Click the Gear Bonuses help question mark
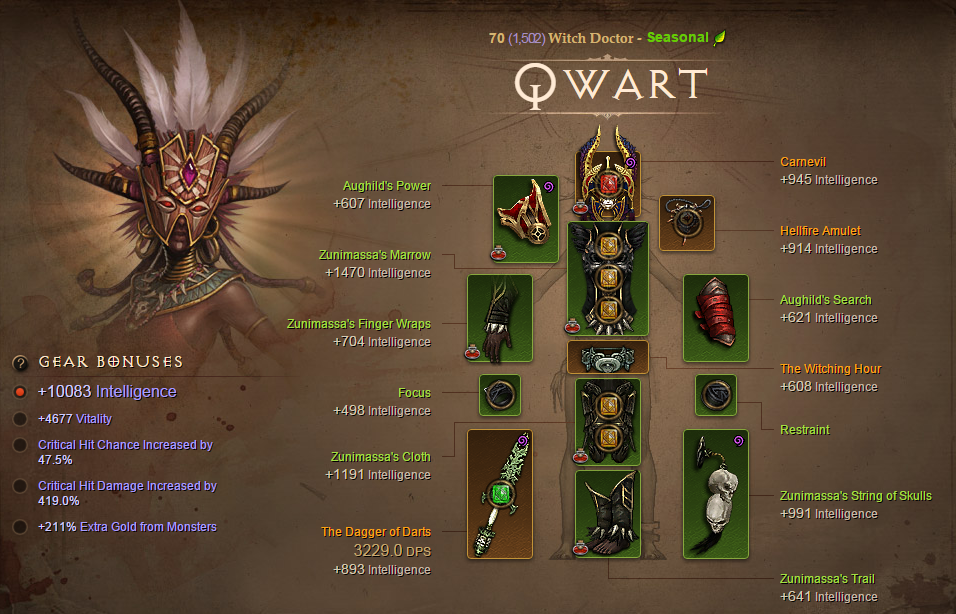 click(20, 362)
